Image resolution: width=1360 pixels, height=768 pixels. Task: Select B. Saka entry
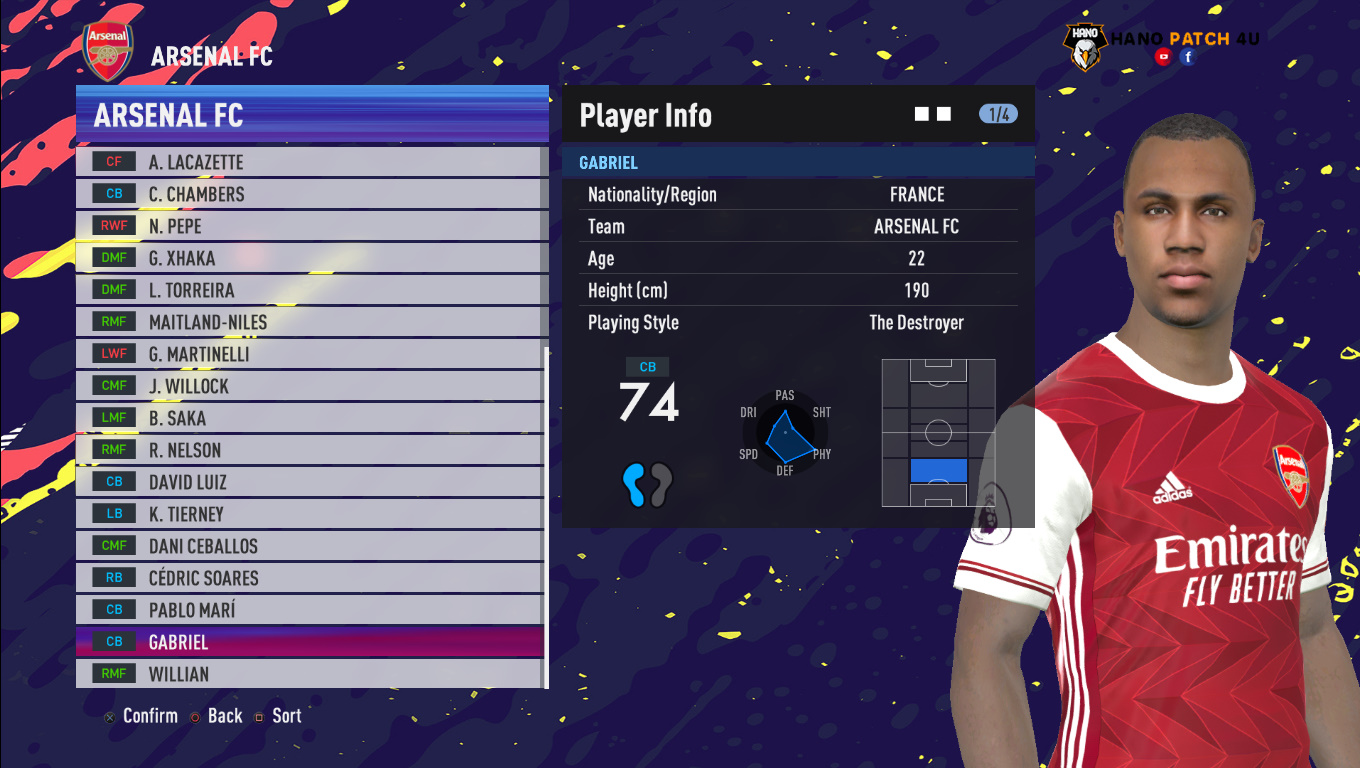[x=310, y=418]
